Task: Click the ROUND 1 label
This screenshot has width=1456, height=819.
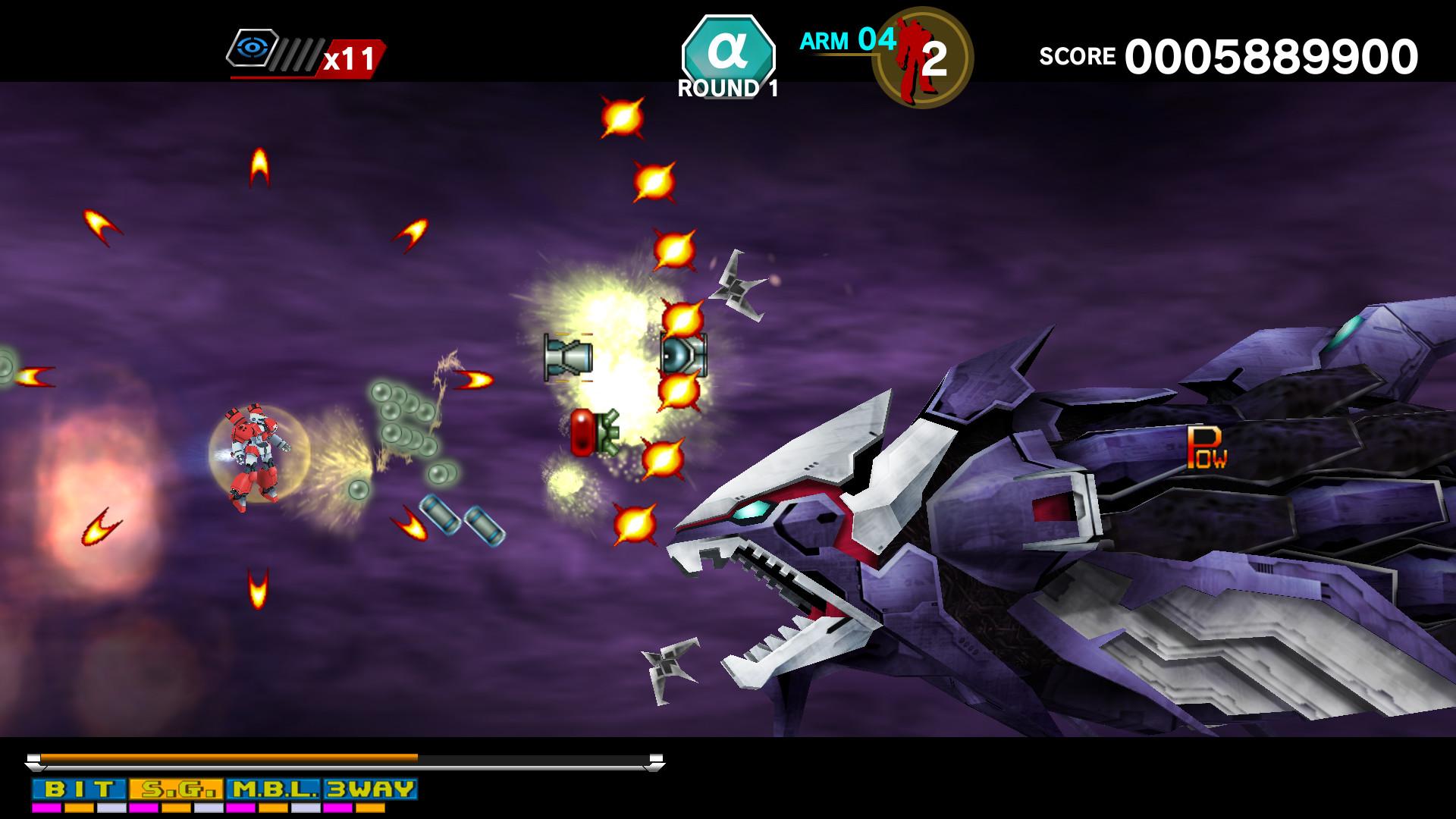Action: (729, 86)
